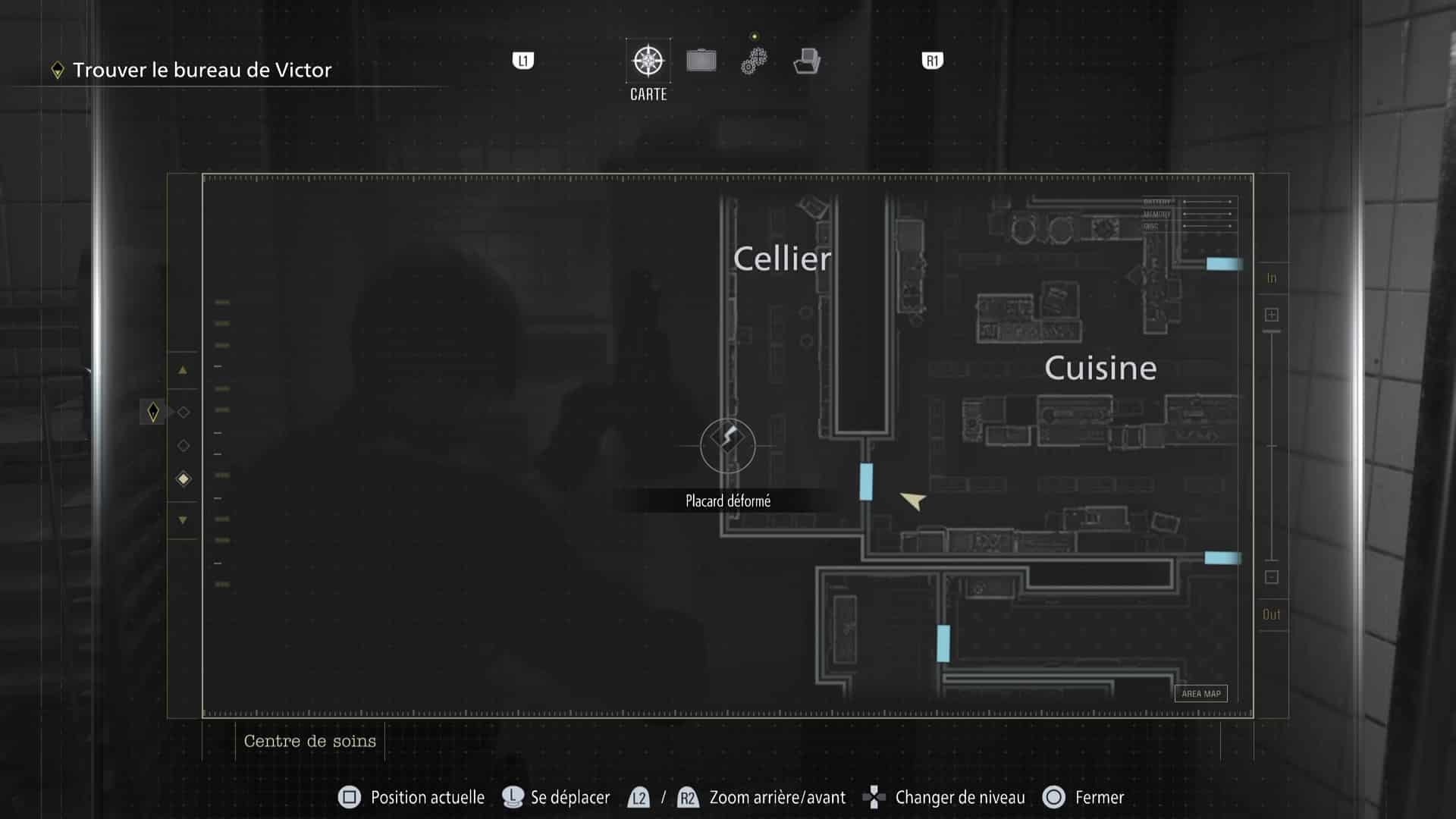Select the topmost hollow diamond level
The image size is (1456, 819).
coord(182,410)
